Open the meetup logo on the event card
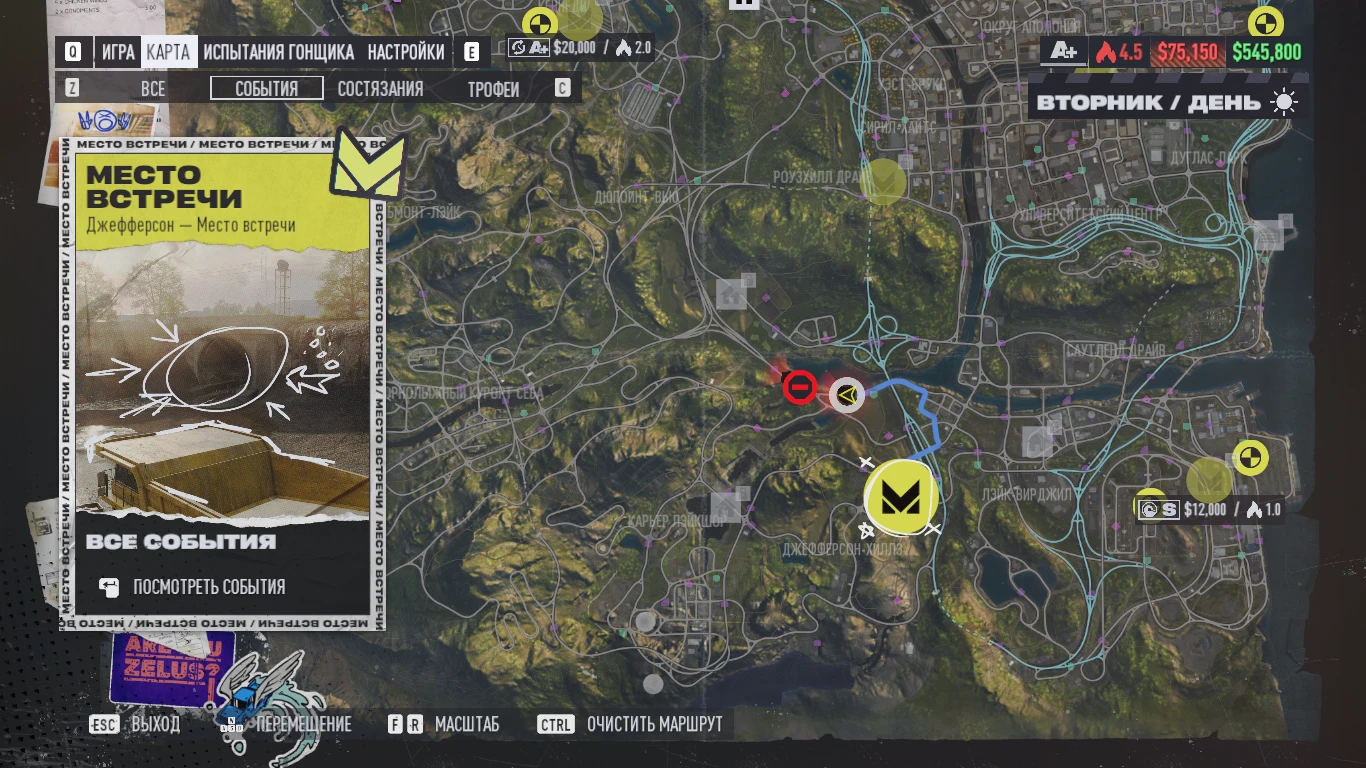The height and width of the screenshot is (768, 1366). click(x=367, y=164)
